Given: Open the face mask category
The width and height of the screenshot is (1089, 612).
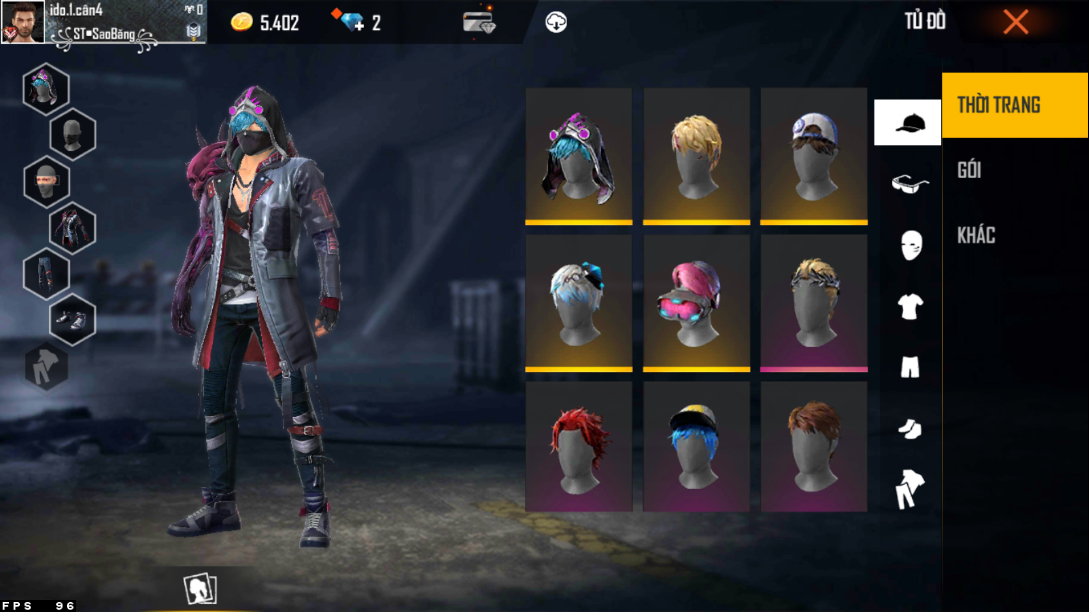Looking at the screenshot, I should tap(910, 244).
